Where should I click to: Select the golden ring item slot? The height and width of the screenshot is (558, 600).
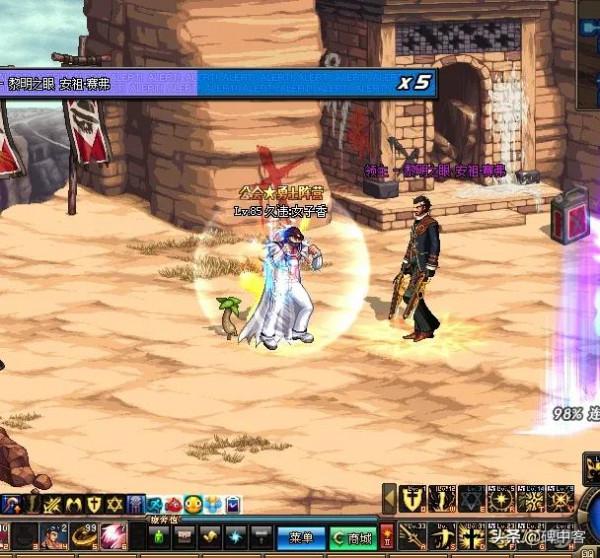point(83,537)
